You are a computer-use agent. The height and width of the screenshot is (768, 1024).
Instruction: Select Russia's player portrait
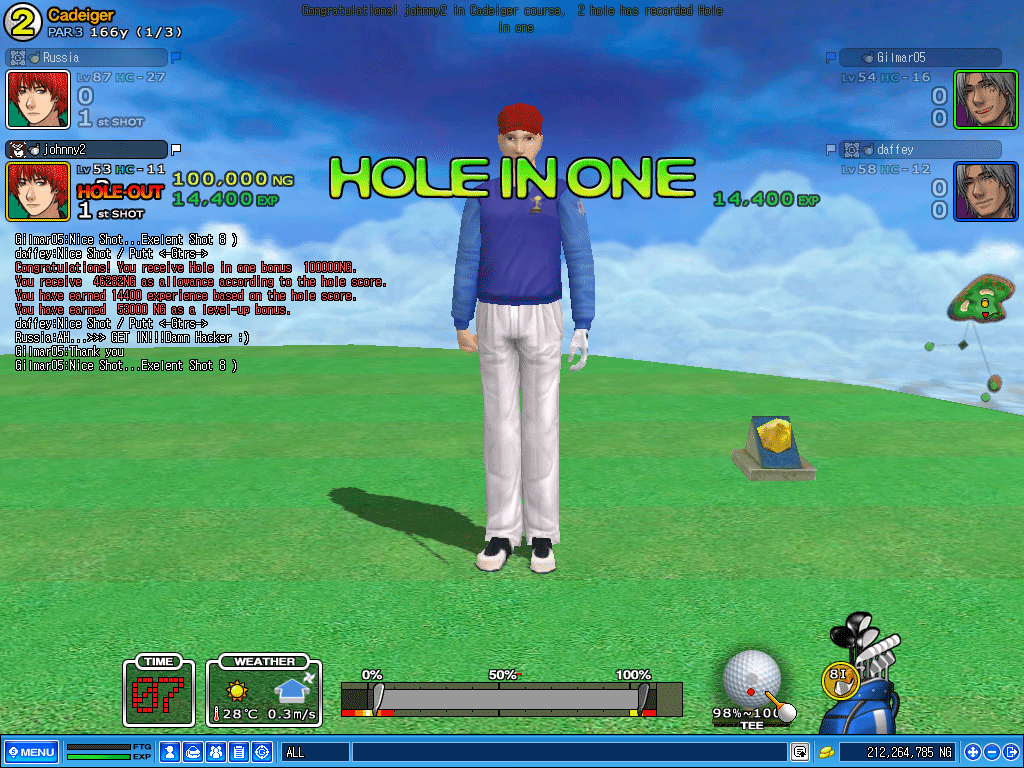38,99
